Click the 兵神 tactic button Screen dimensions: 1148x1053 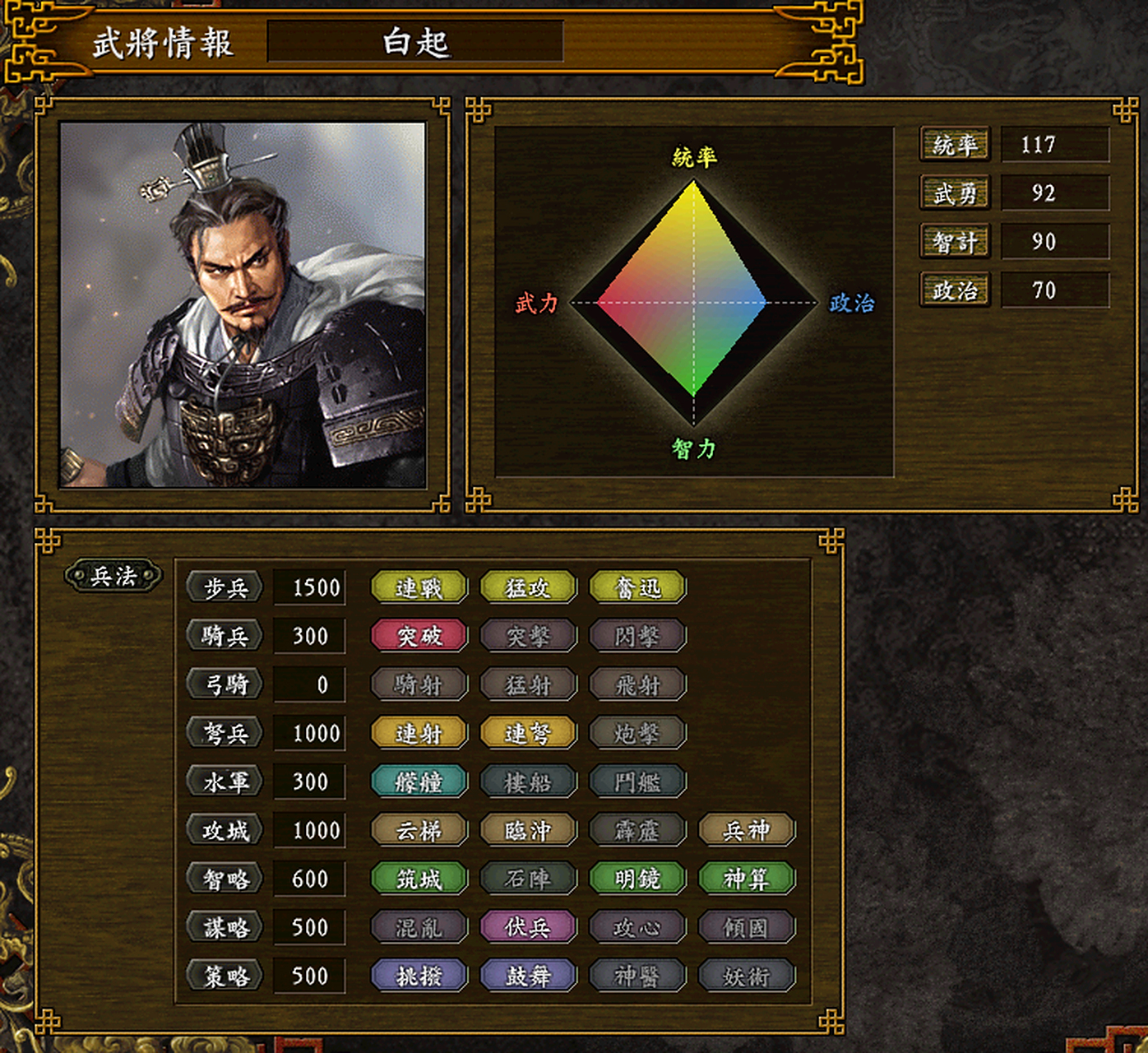747,830
